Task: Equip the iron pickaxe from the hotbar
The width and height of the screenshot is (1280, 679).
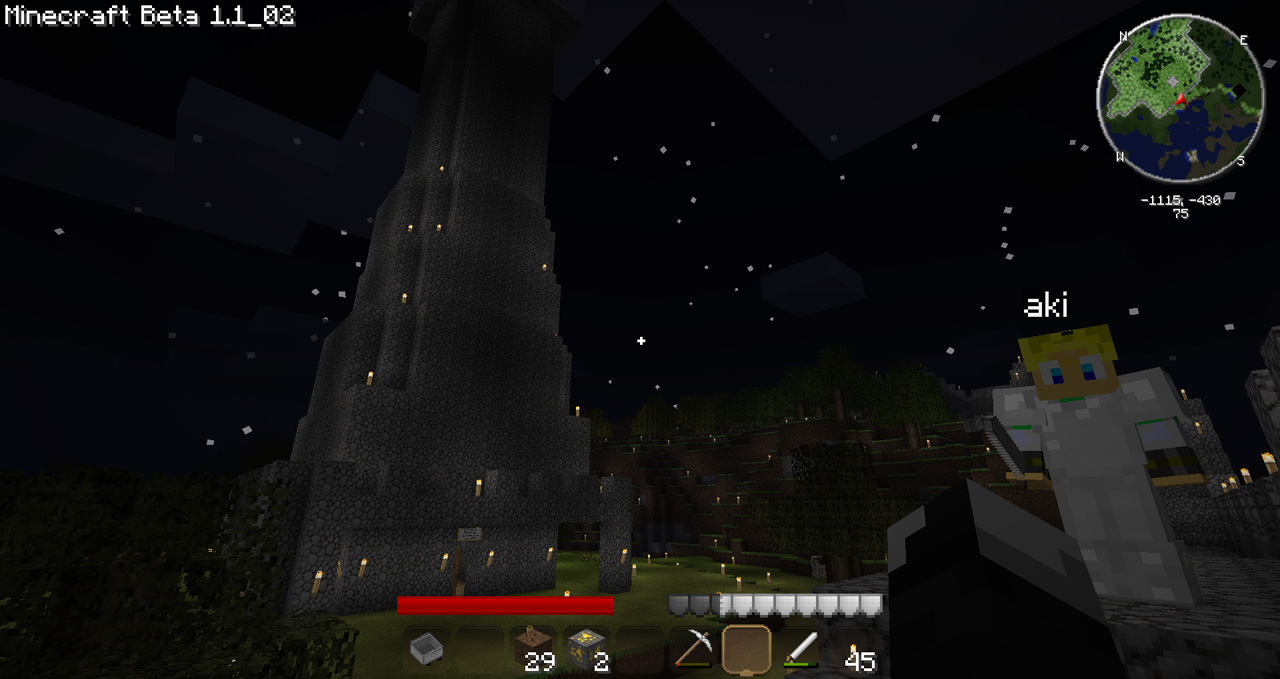Action: pos(692,649)
